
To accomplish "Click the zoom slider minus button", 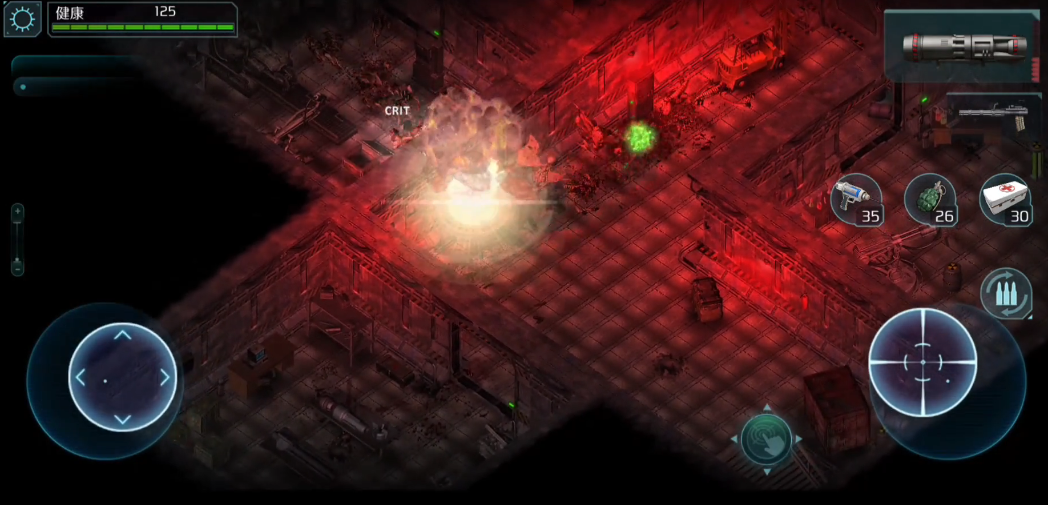I will [x=17, y=267].
